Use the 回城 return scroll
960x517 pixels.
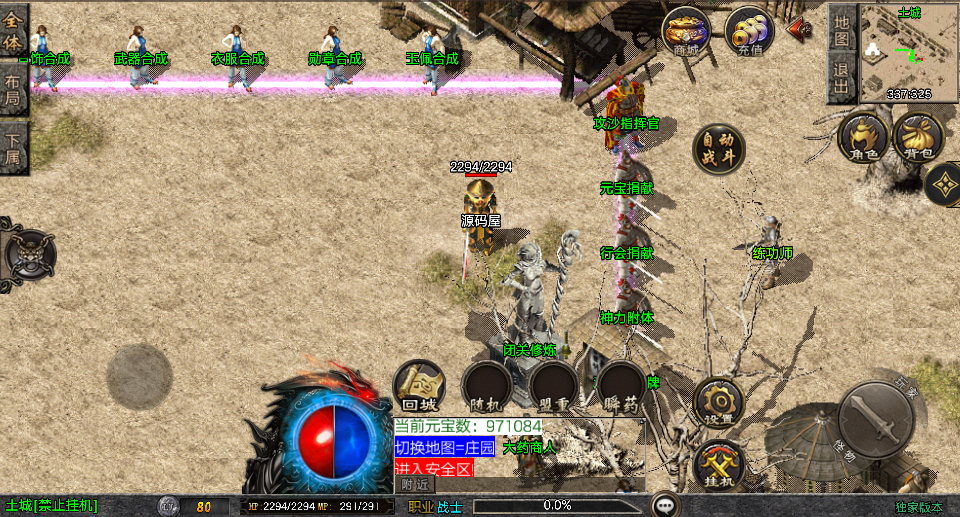(419, 386)
